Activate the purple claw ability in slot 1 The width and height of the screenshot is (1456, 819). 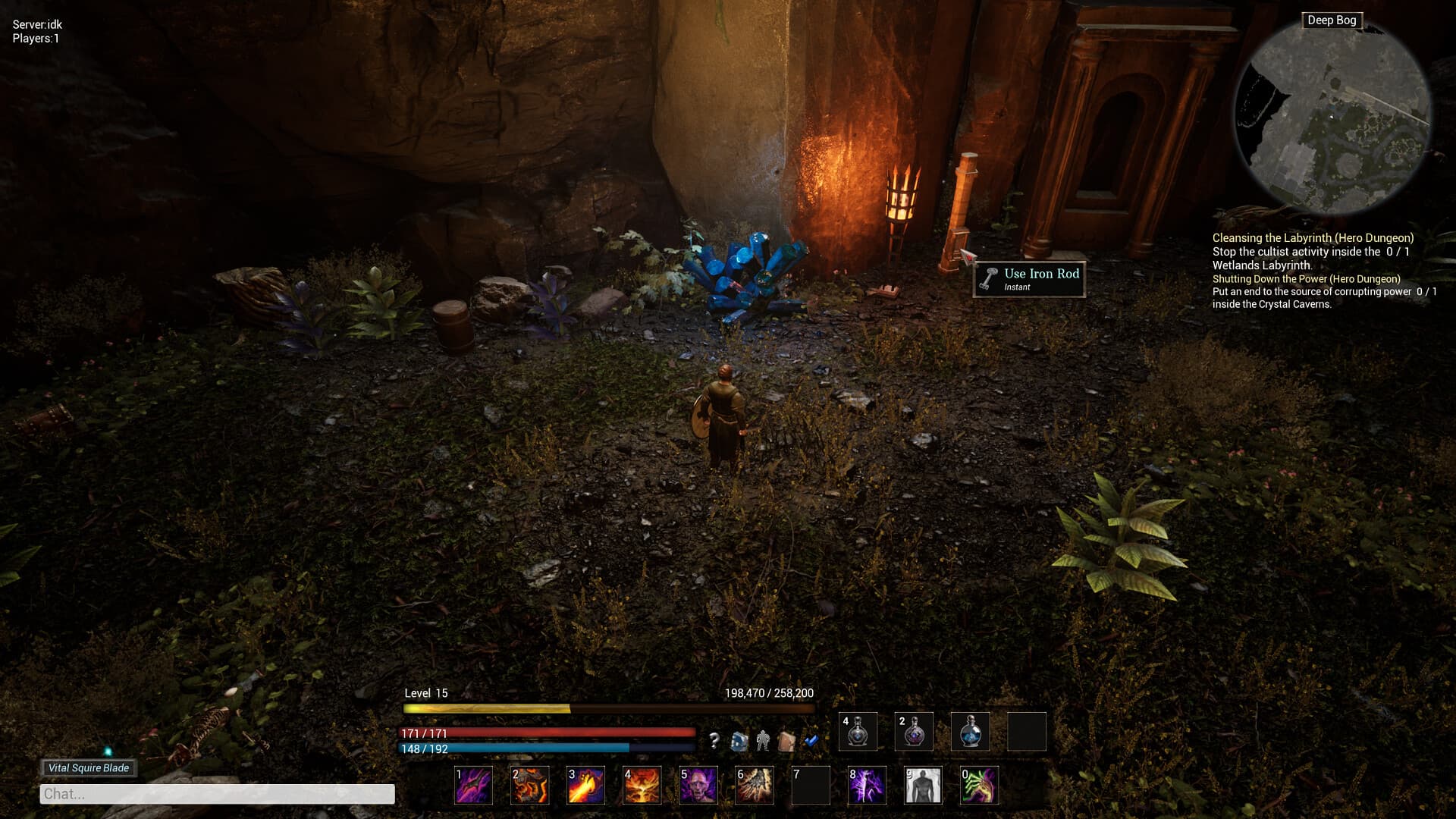click(x=473, y=785)
